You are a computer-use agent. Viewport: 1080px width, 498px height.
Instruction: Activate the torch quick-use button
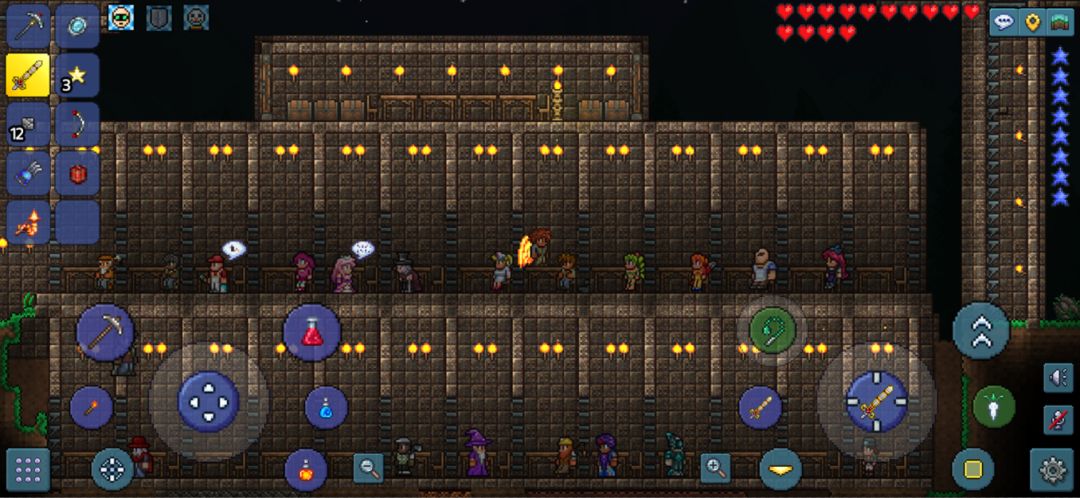(x=91, y=407)
